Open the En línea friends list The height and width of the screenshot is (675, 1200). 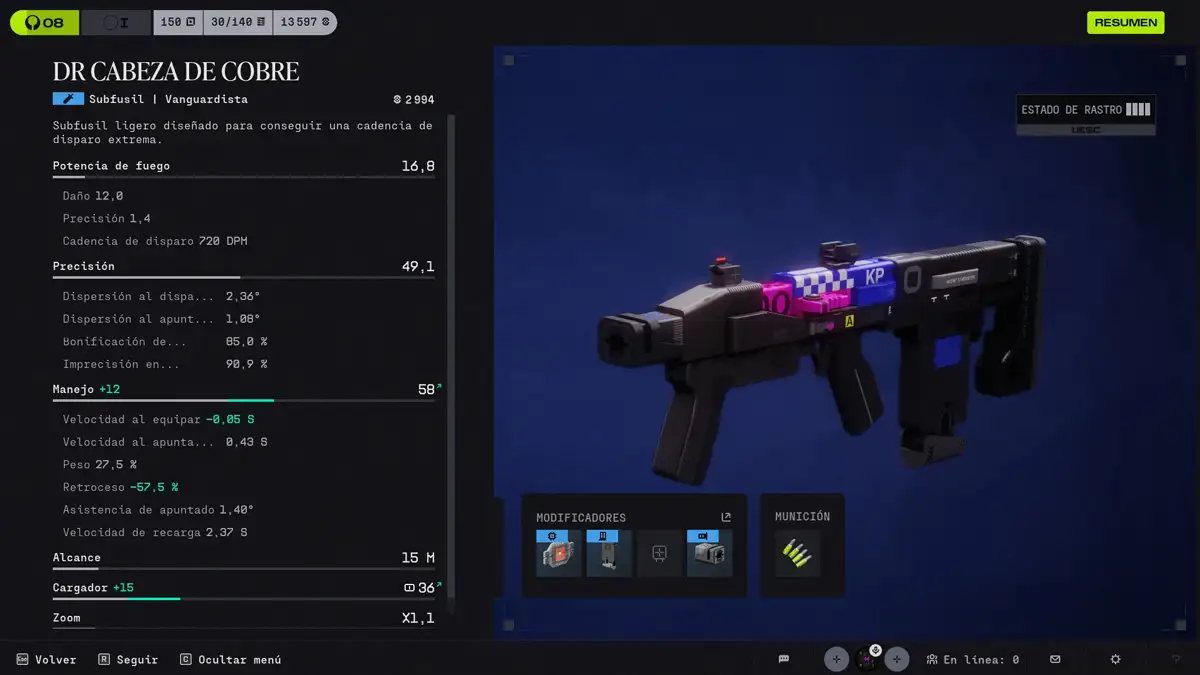(x=972, y=659)
